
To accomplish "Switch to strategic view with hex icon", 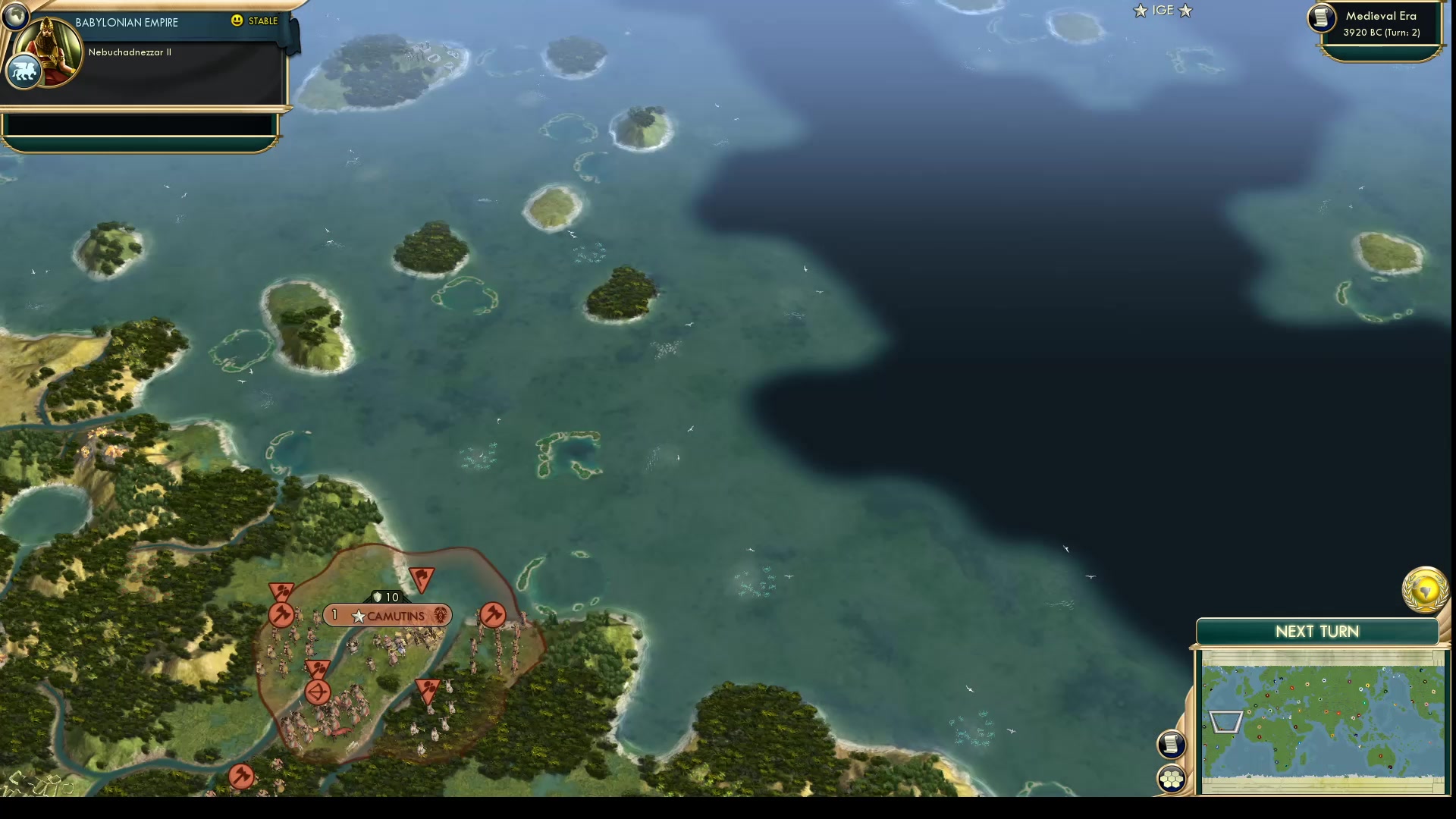I will 1172,777.
